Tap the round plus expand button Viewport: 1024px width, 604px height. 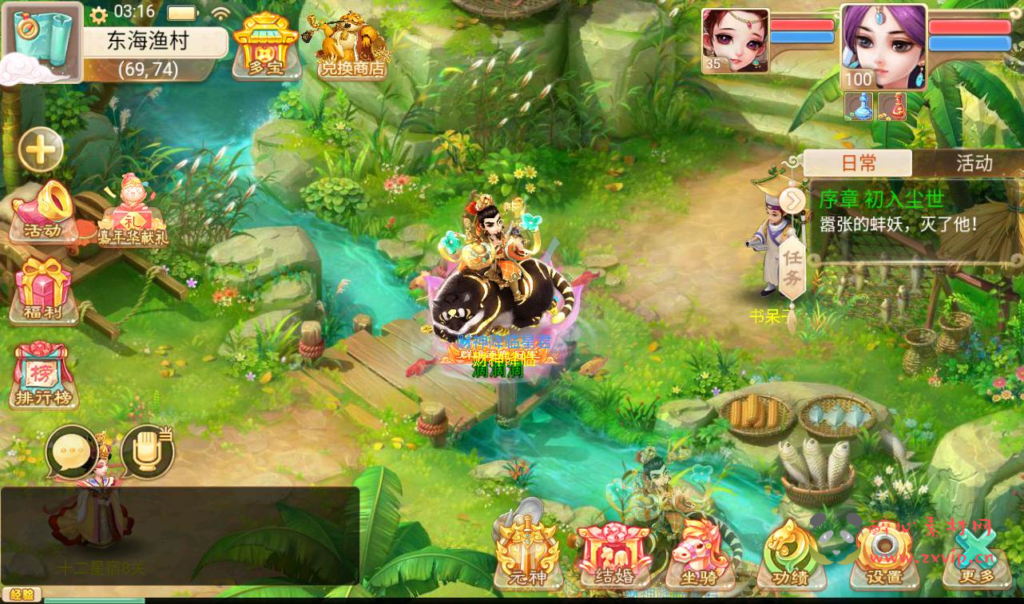[40, 151]
